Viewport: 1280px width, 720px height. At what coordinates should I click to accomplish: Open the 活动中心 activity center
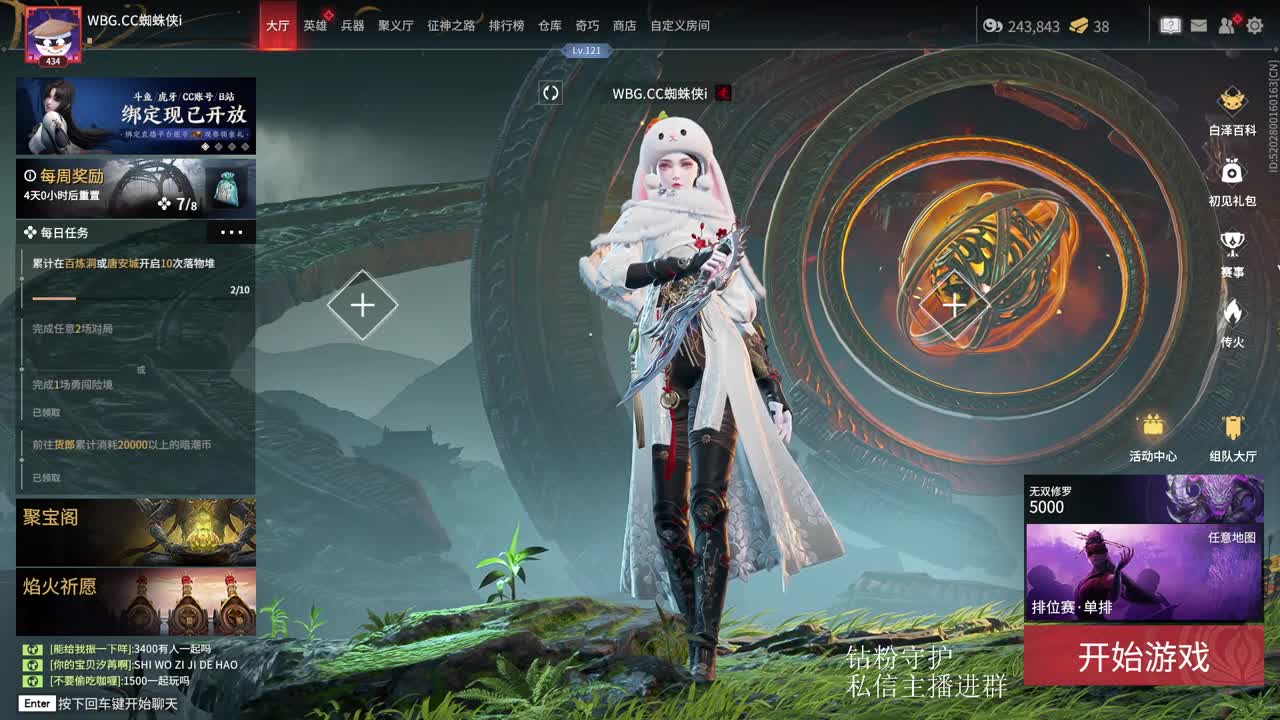click(1152, 437)
